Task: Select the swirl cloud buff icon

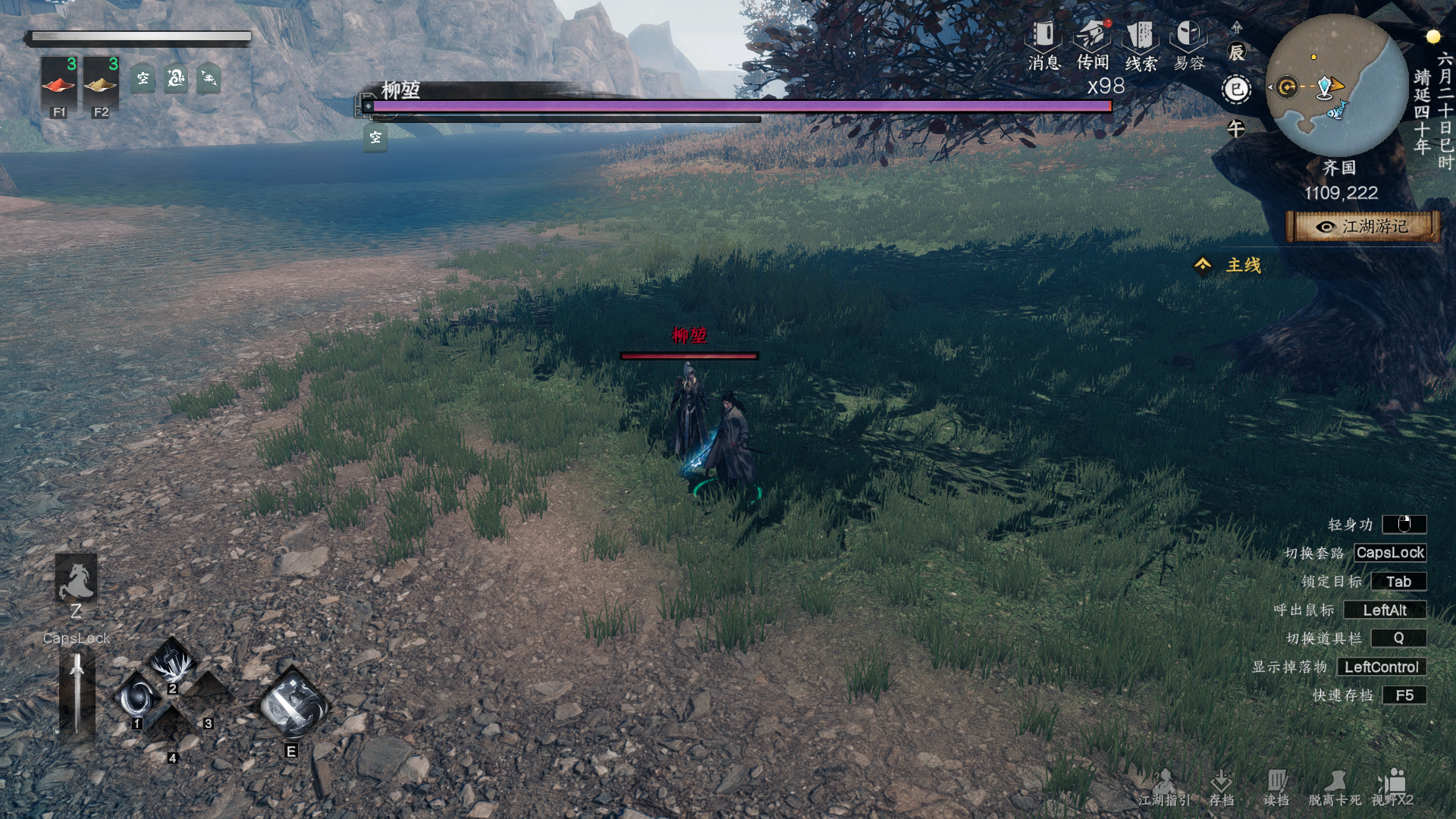Action: pyautogui.click(x=176, y=78)
